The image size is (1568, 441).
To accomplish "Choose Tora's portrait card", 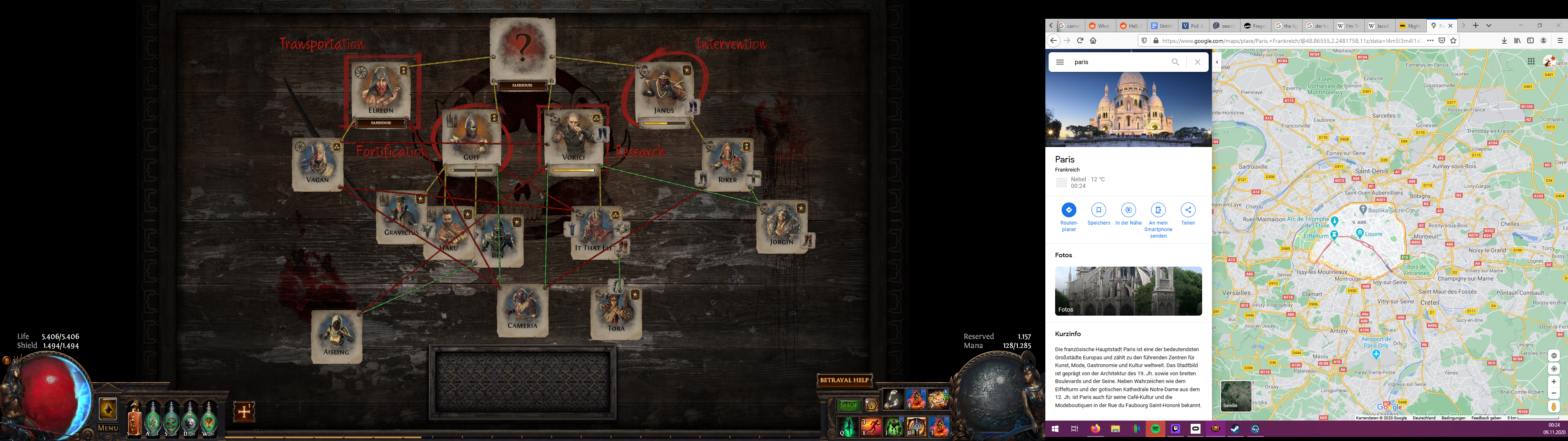I will click(x=616, y=312).
